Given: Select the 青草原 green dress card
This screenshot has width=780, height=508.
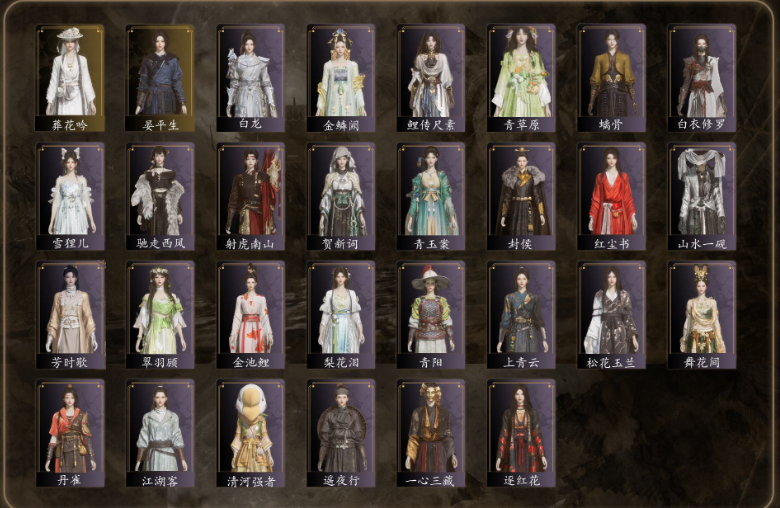Looking at the screenshot, I should 522,78.
